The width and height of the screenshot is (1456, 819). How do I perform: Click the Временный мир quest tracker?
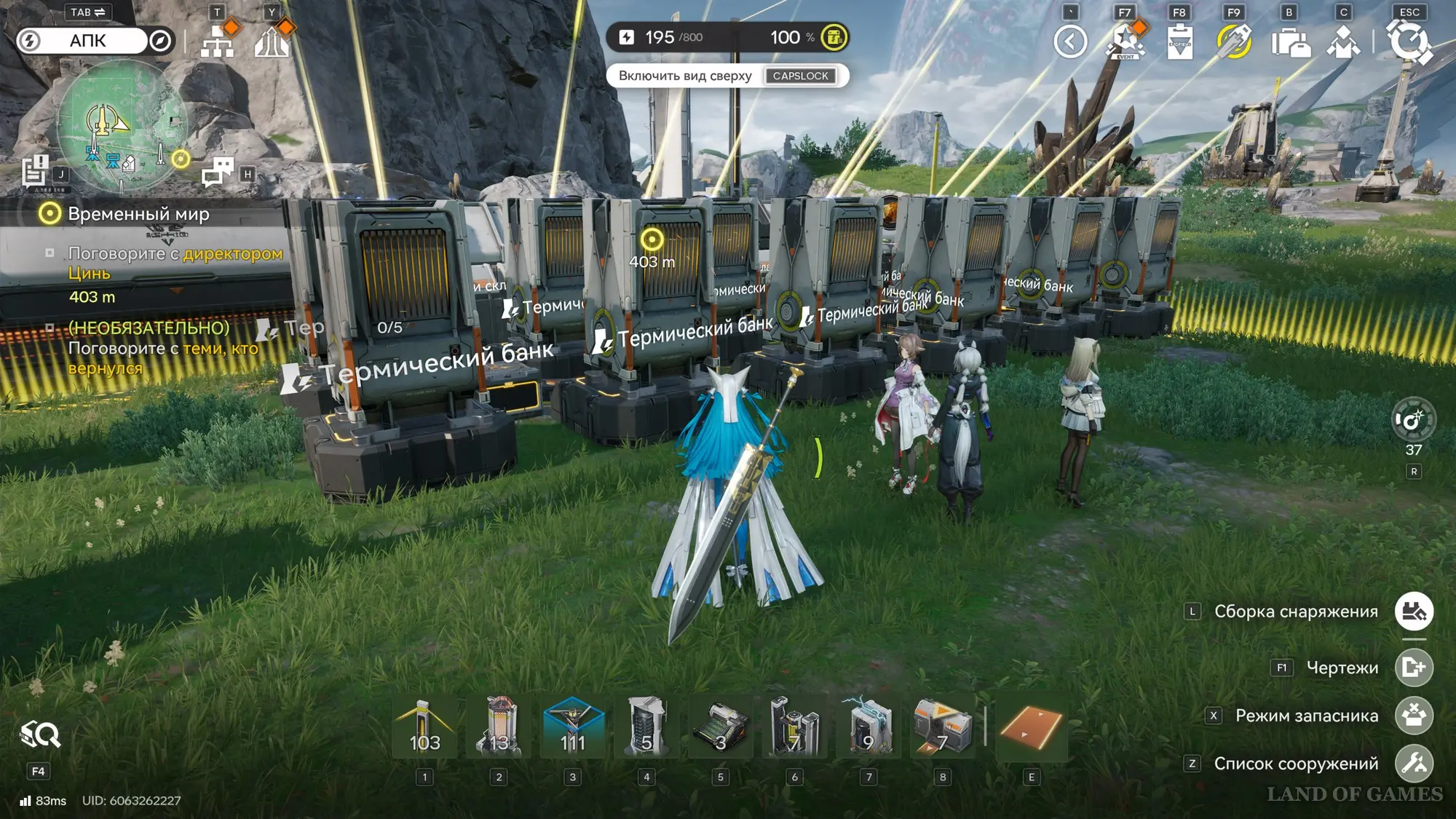point(138,214)
